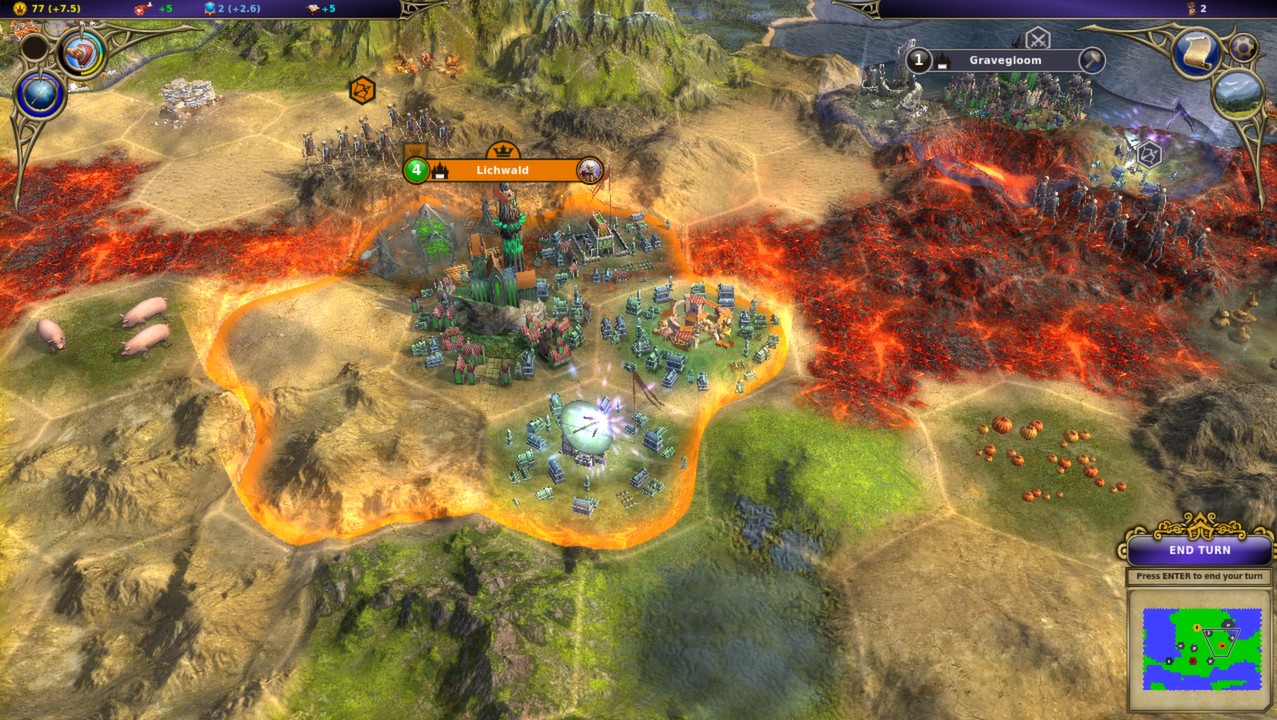The width and height of the screenshot is (1277, 720).
Task: Open the minimap in the corner
Action: (x=1201, y=649)
